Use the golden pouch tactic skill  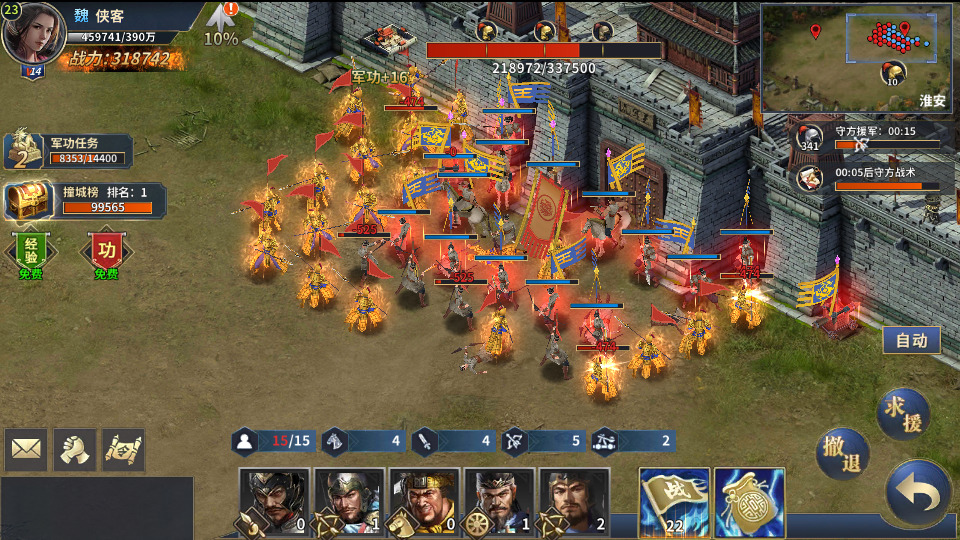[749, 502]
